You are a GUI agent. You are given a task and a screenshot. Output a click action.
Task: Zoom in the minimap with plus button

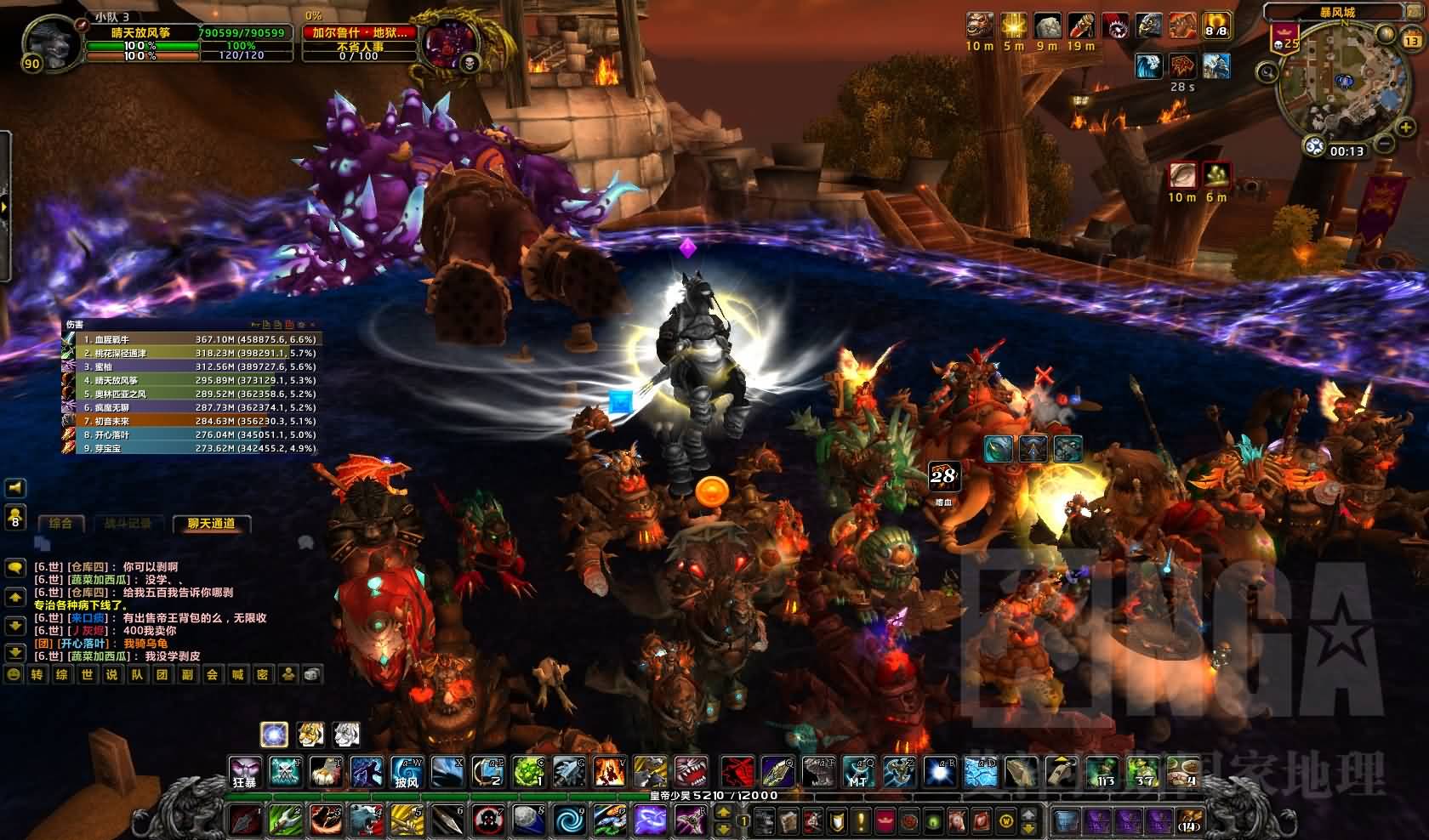pos(1405,128)
